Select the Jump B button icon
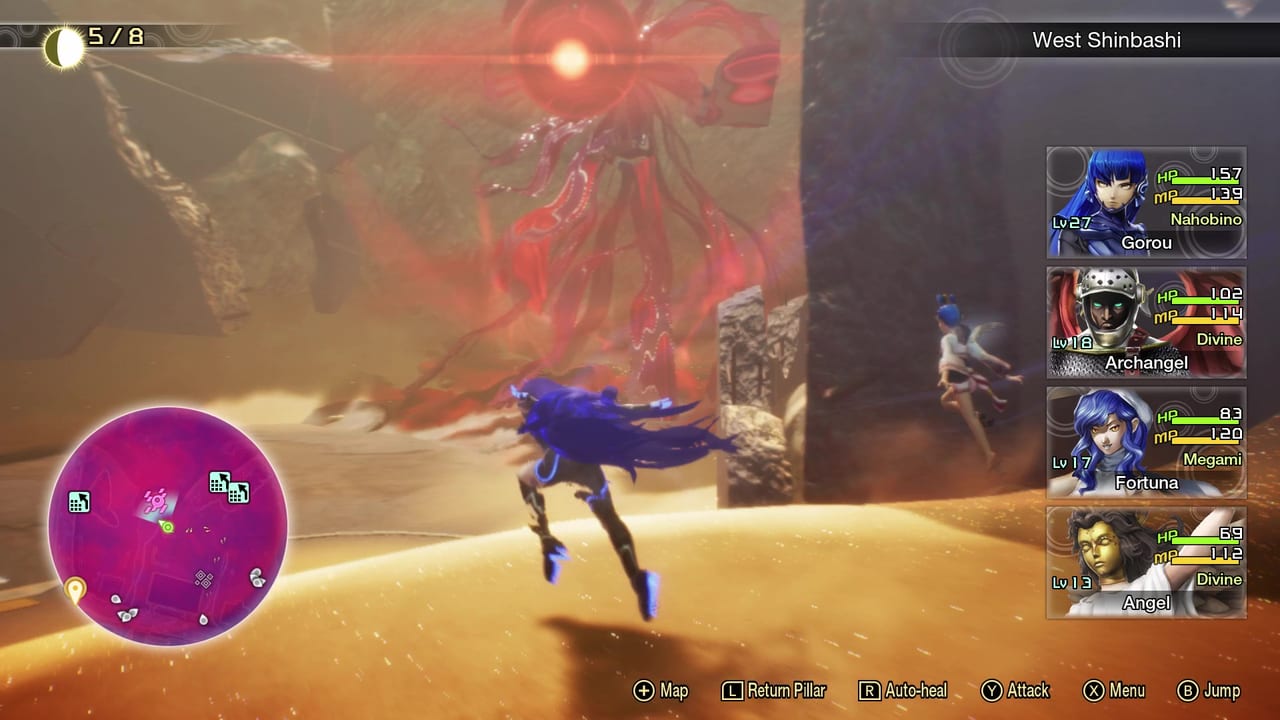The image size is (1280, 720). tap(1188, 690)
